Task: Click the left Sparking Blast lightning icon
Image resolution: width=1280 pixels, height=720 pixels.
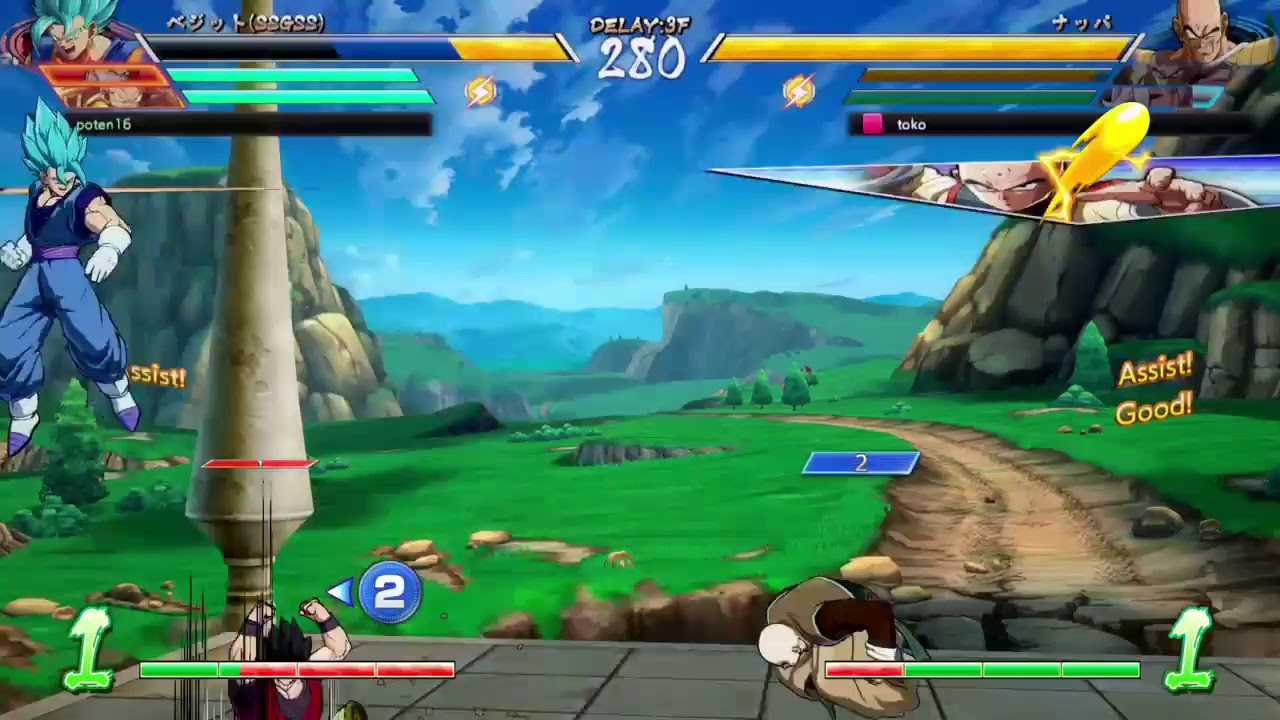Action: [480, 90]
